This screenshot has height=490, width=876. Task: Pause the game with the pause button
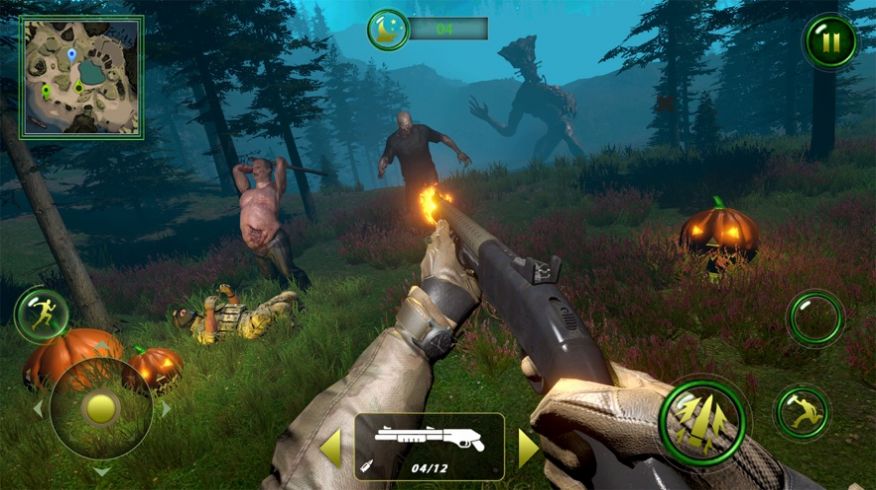830,42
